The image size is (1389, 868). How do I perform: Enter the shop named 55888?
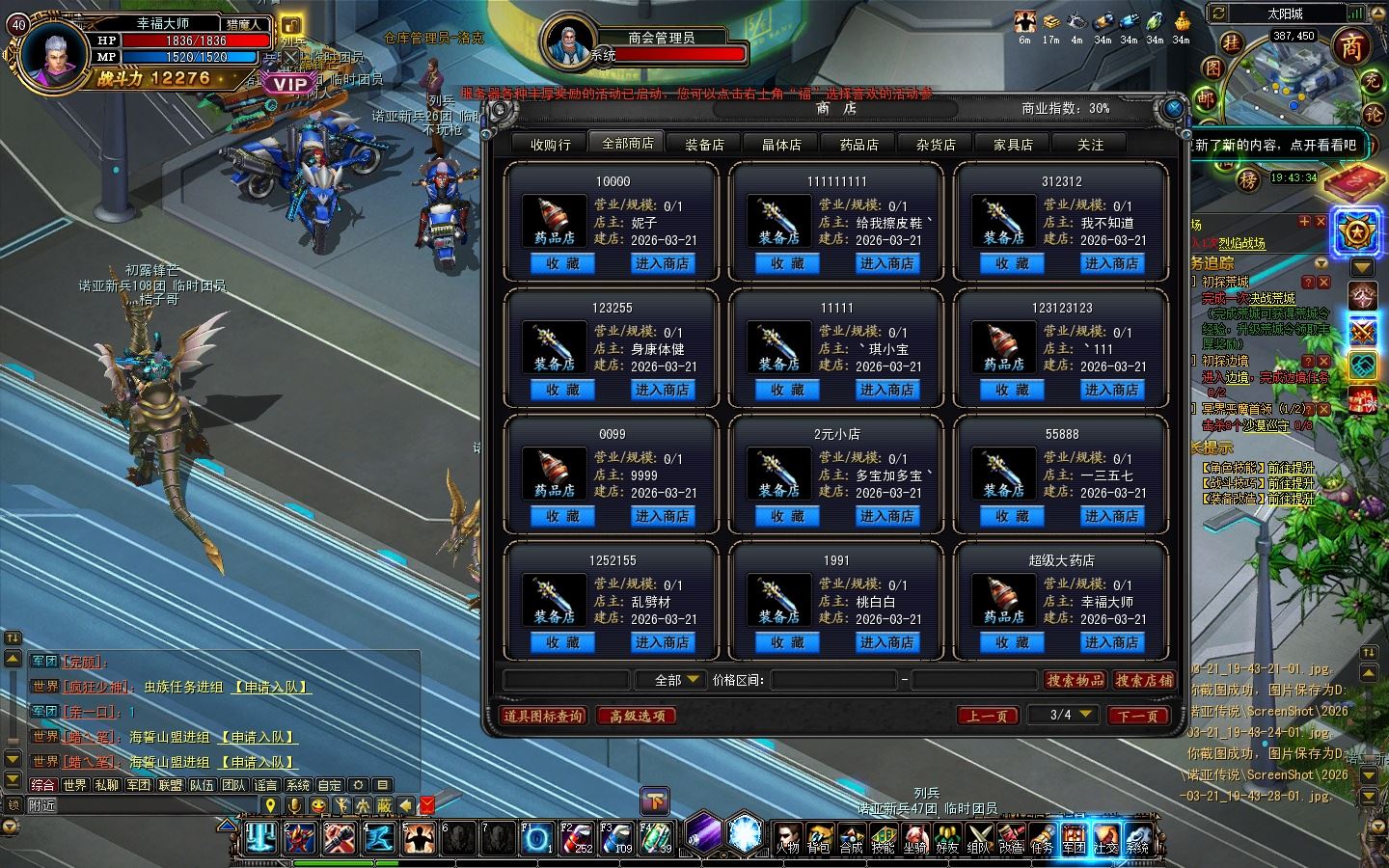point(1111,516)
